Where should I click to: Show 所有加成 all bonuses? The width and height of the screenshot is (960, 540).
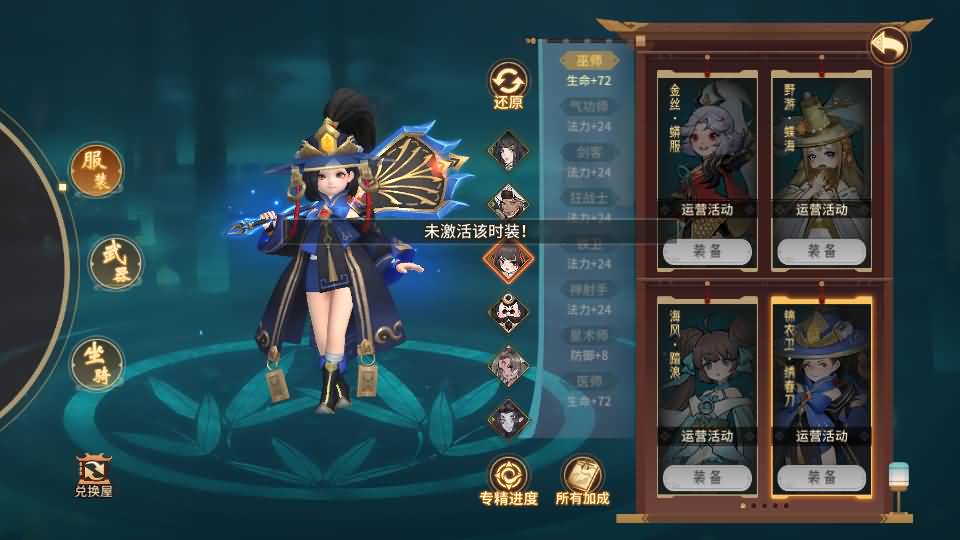pos(582,480)
